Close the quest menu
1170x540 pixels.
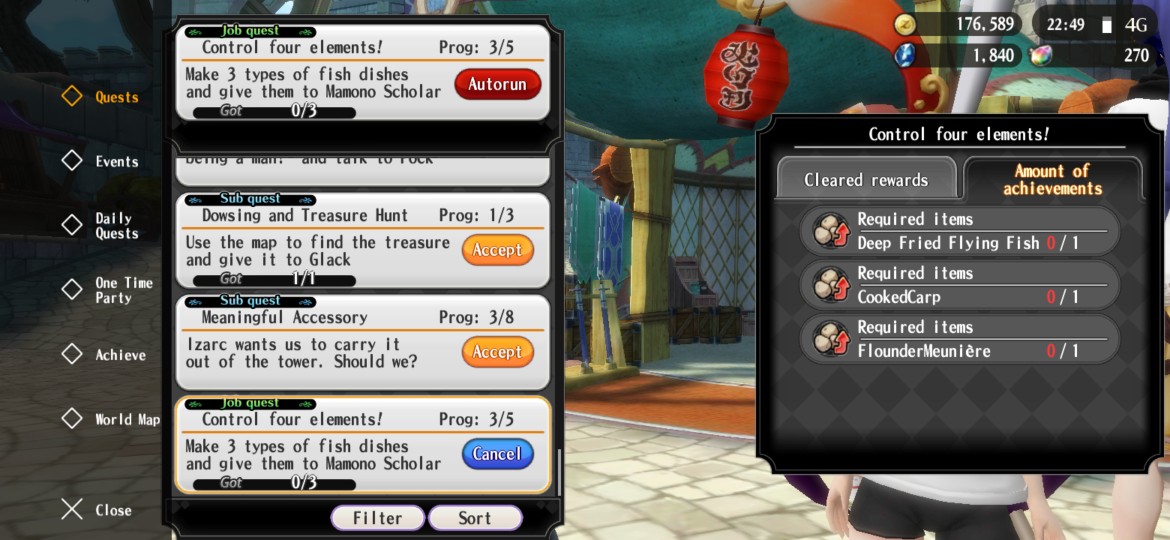click(x=98, y=510)
